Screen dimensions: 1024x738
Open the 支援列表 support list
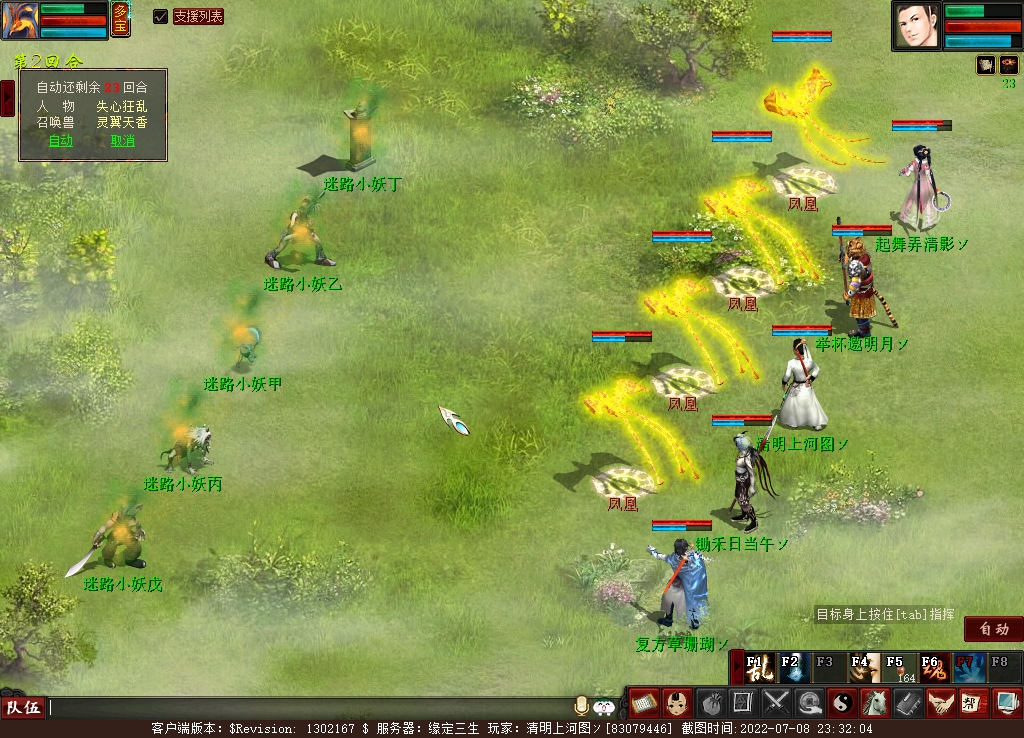tap(198, 16)
